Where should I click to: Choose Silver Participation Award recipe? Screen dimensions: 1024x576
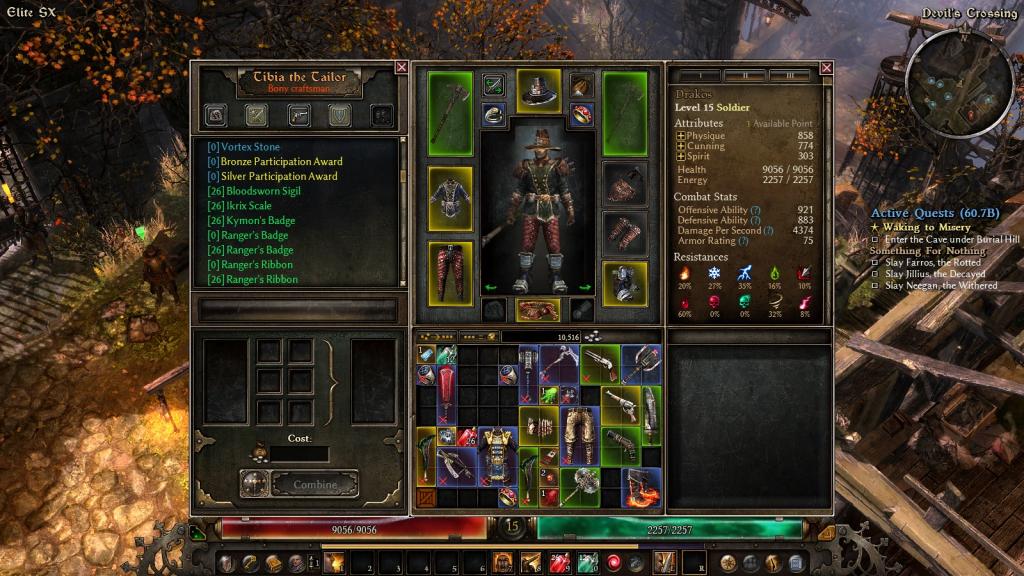click(x=272, y=176)
